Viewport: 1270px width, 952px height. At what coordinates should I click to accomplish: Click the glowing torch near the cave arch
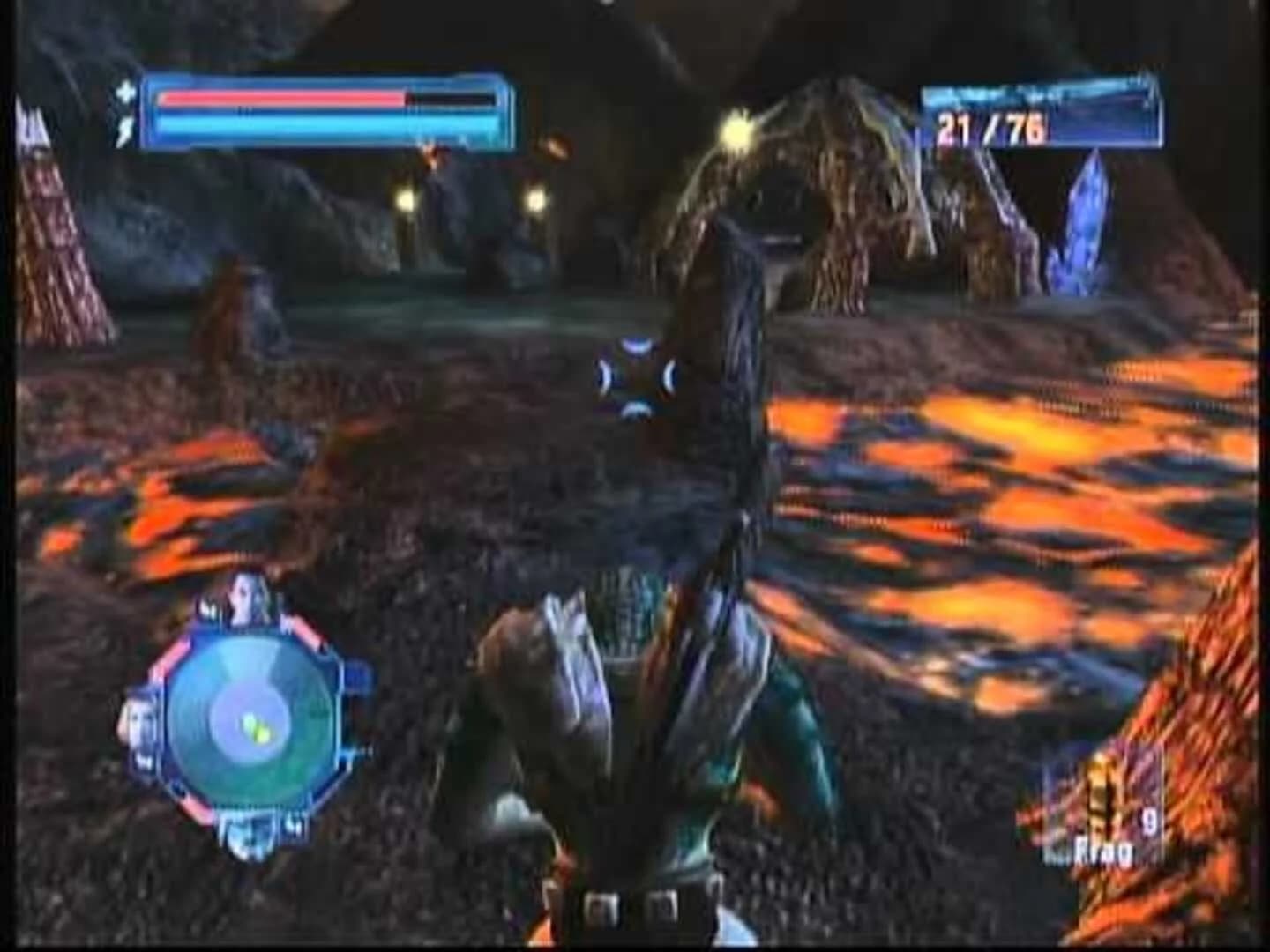739,134
